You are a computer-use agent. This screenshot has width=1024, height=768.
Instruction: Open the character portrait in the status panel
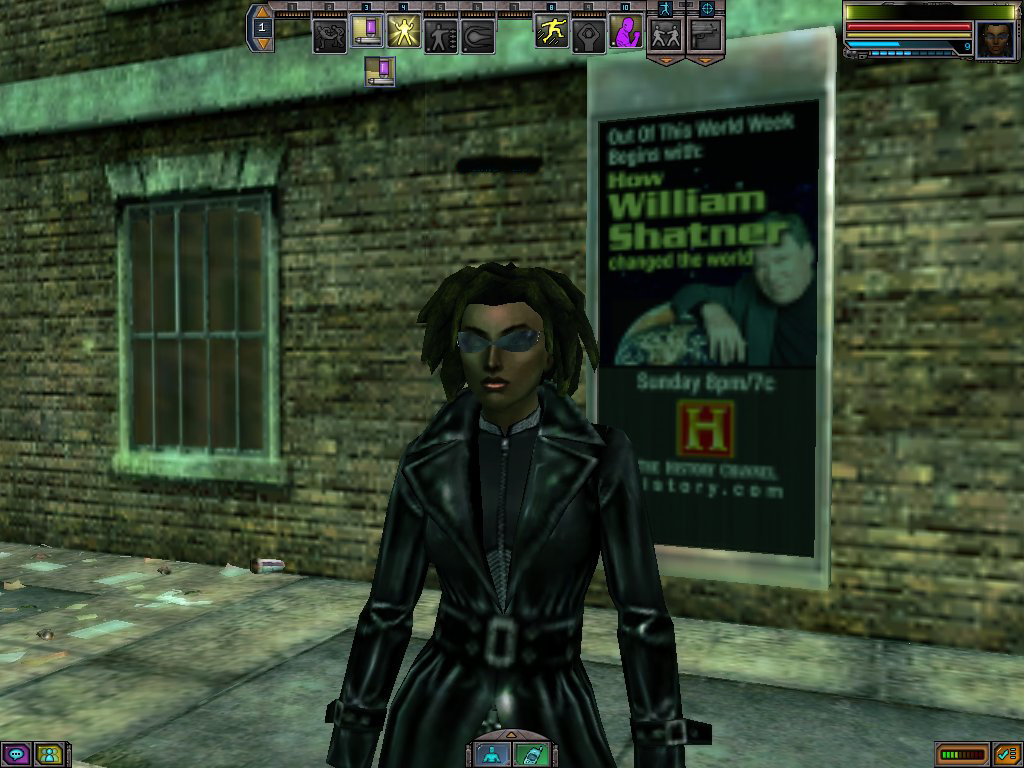click(995, 40)
